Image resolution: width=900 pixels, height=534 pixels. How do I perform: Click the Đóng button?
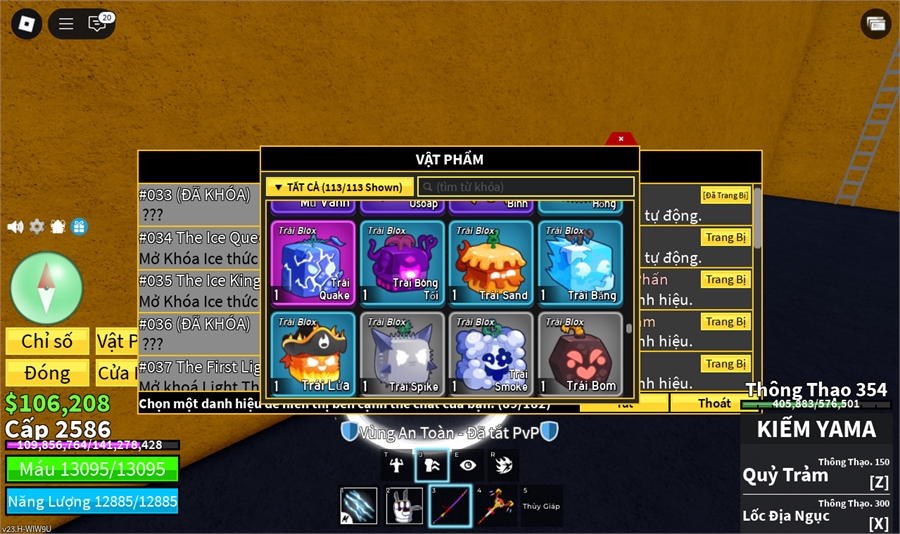[x=47, y=373]
